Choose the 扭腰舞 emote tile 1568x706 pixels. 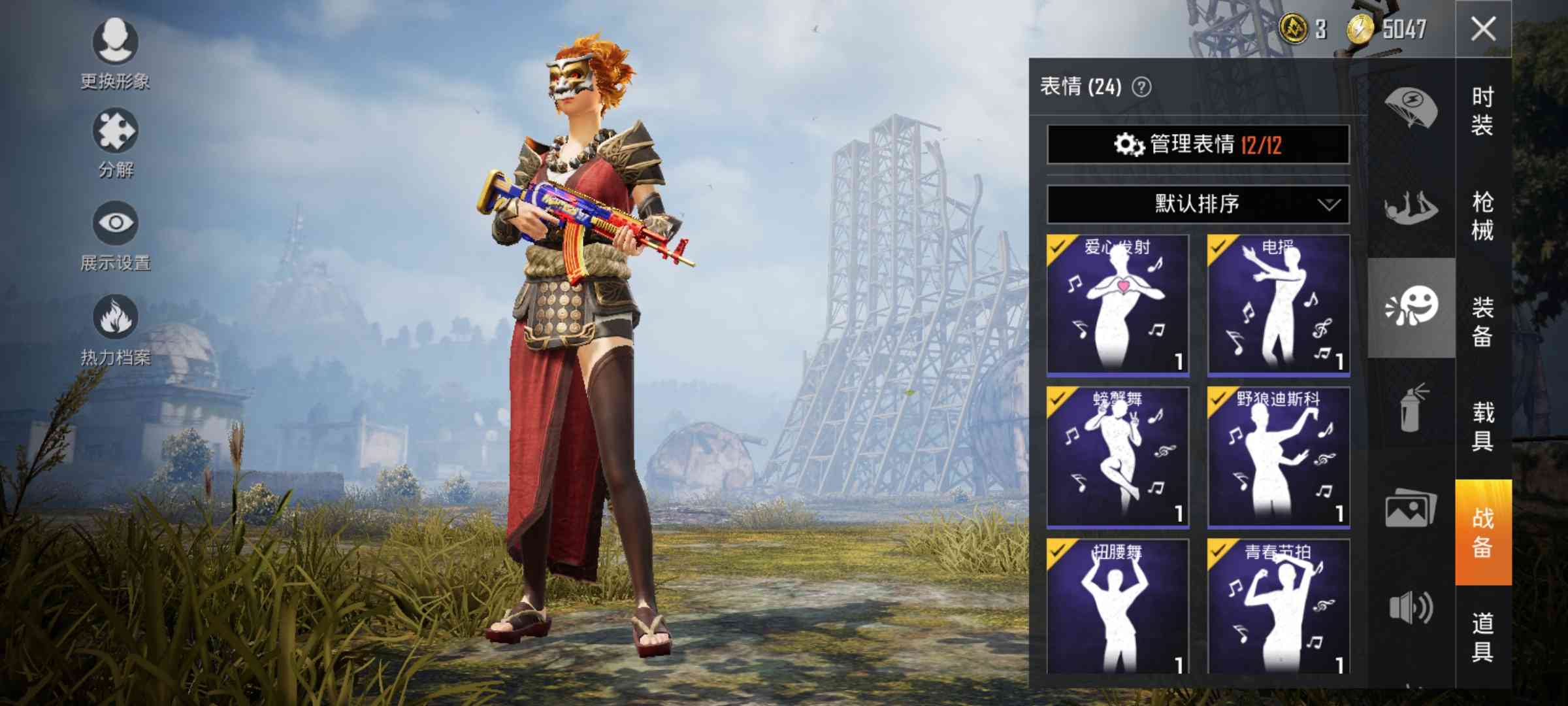coord(1118,607)
